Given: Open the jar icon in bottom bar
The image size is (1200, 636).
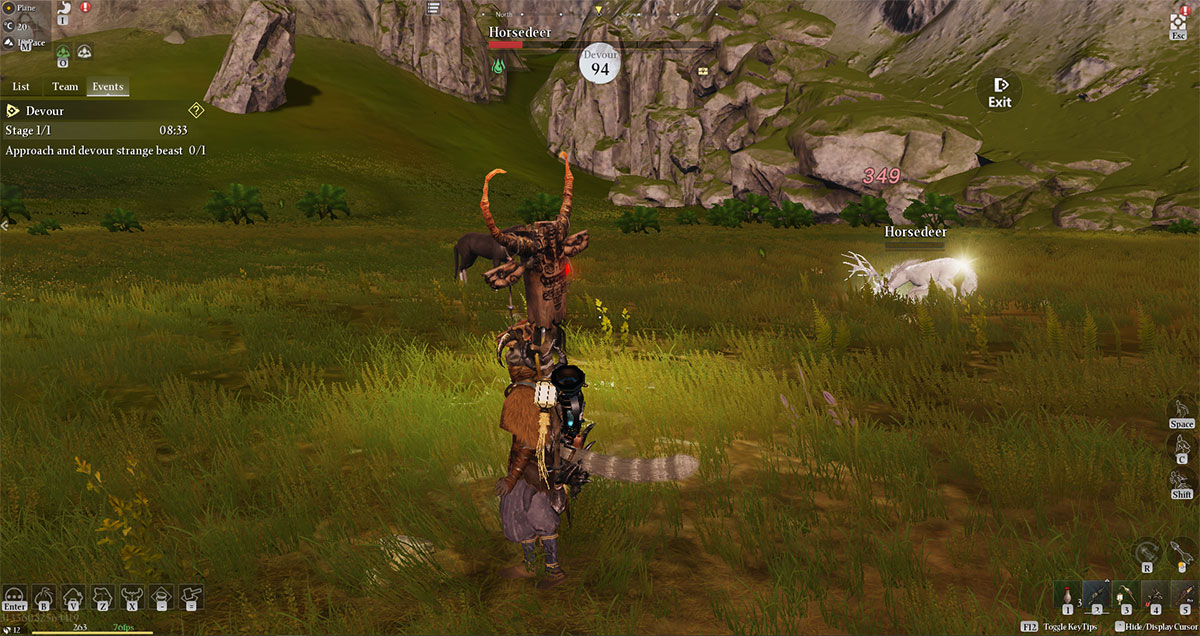Looking at the screenshot, I should pos(161,597).
